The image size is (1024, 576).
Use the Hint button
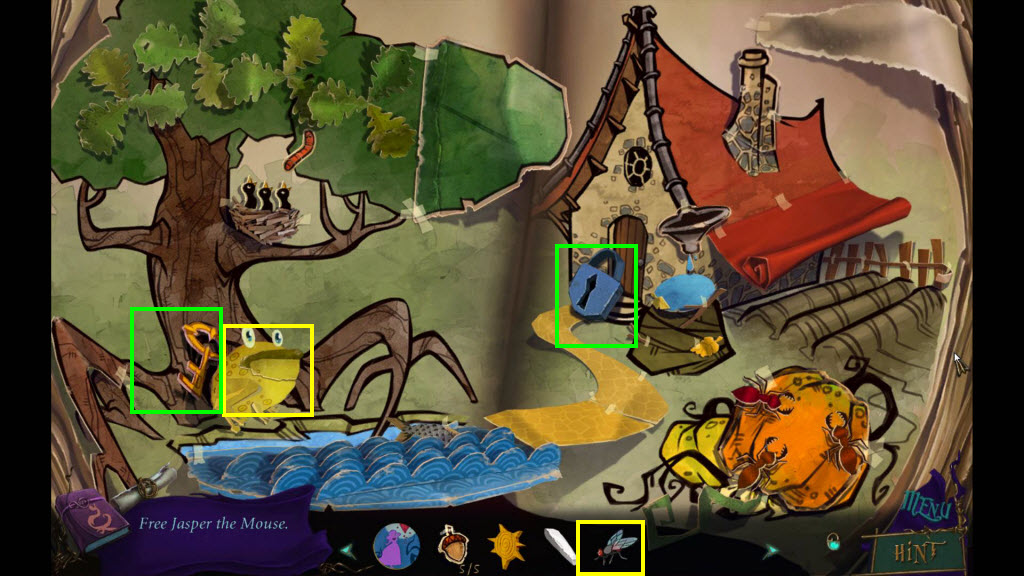point(919,549)
